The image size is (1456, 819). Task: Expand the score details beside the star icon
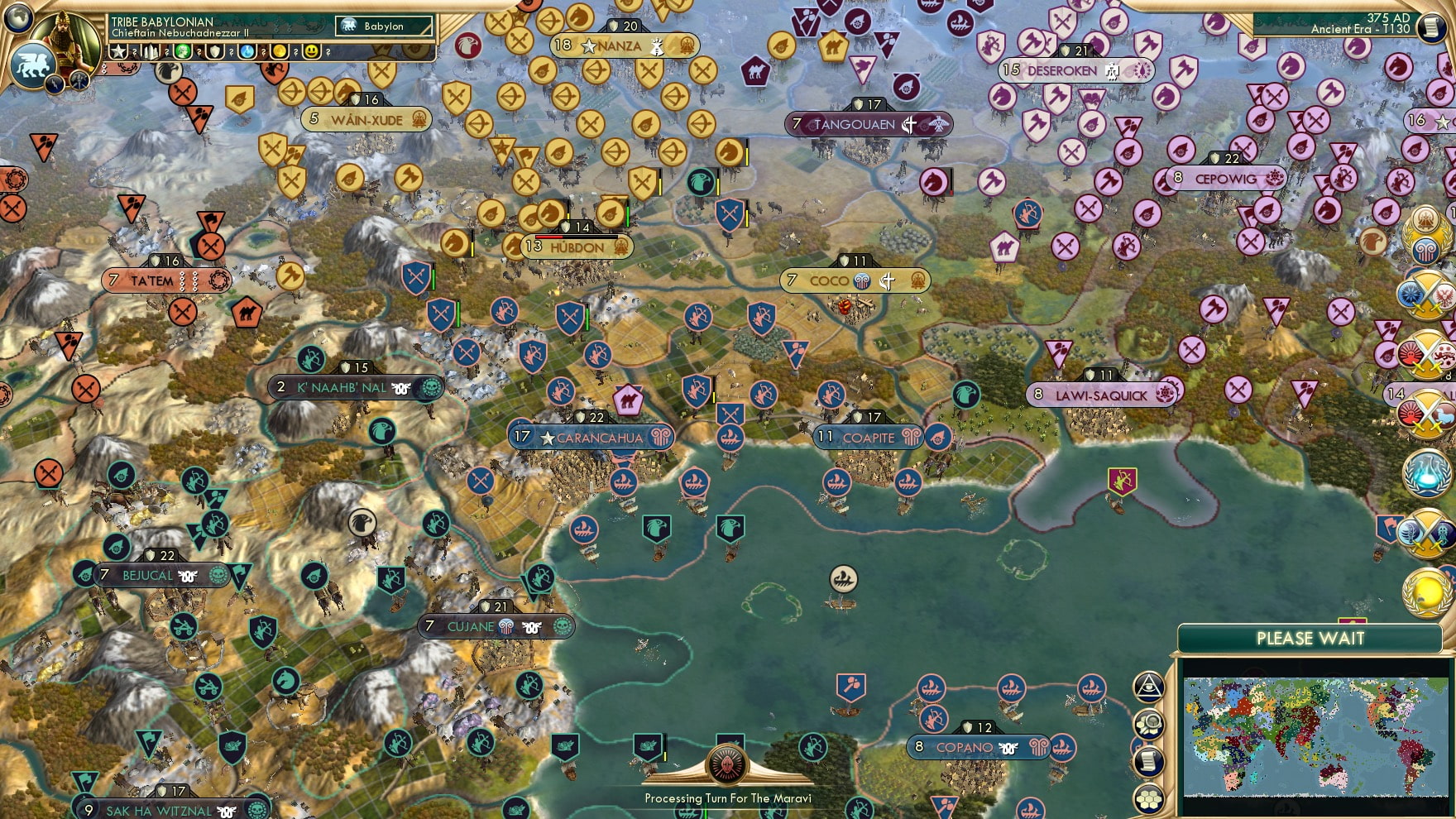pos(134,51)
